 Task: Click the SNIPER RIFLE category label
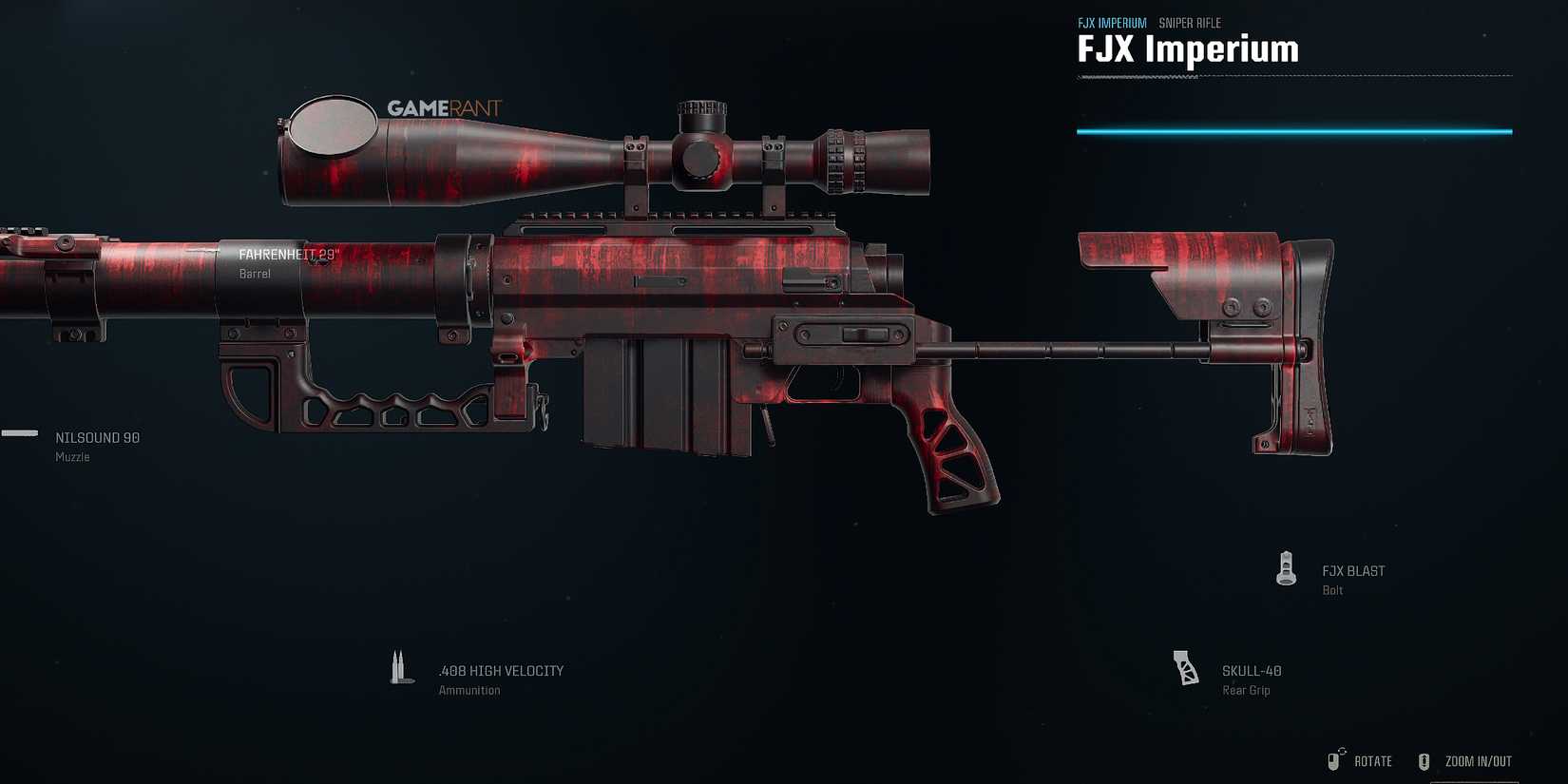coord(1191,22)
